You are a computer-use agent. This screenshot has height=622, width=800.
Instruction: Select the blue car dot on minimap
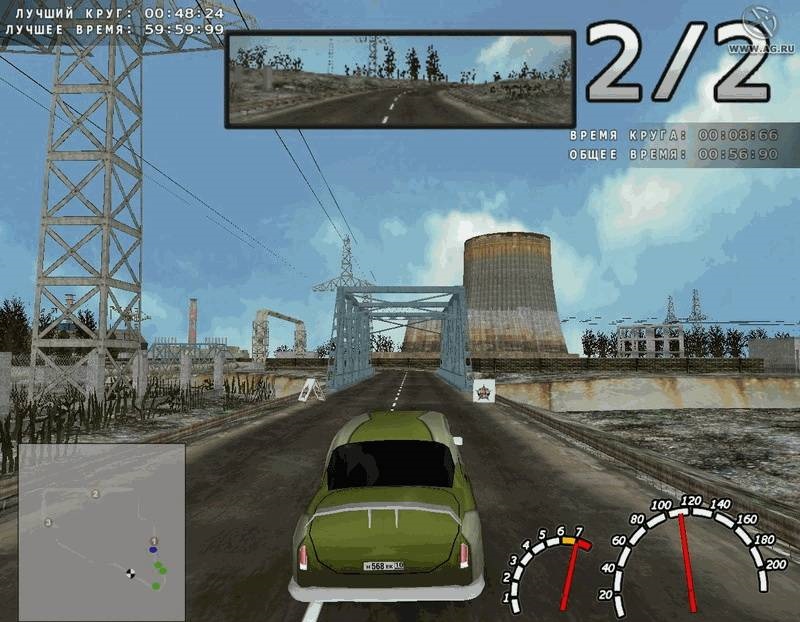(153, 549)
